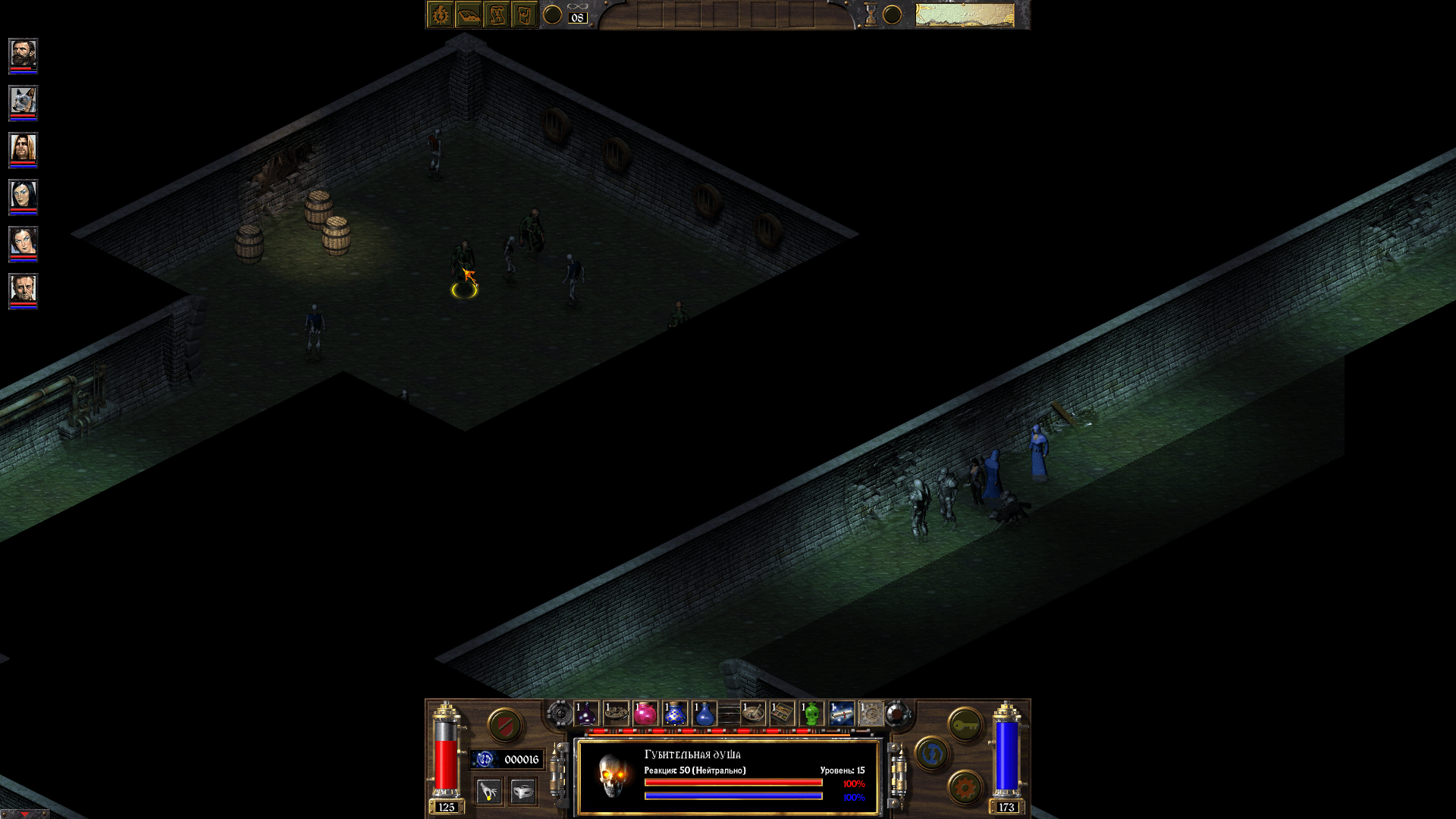Image resolution: width=1456 pixels, height=819 pixels.
Task: Click the clock display showing 08
Action: coord(578,17)
